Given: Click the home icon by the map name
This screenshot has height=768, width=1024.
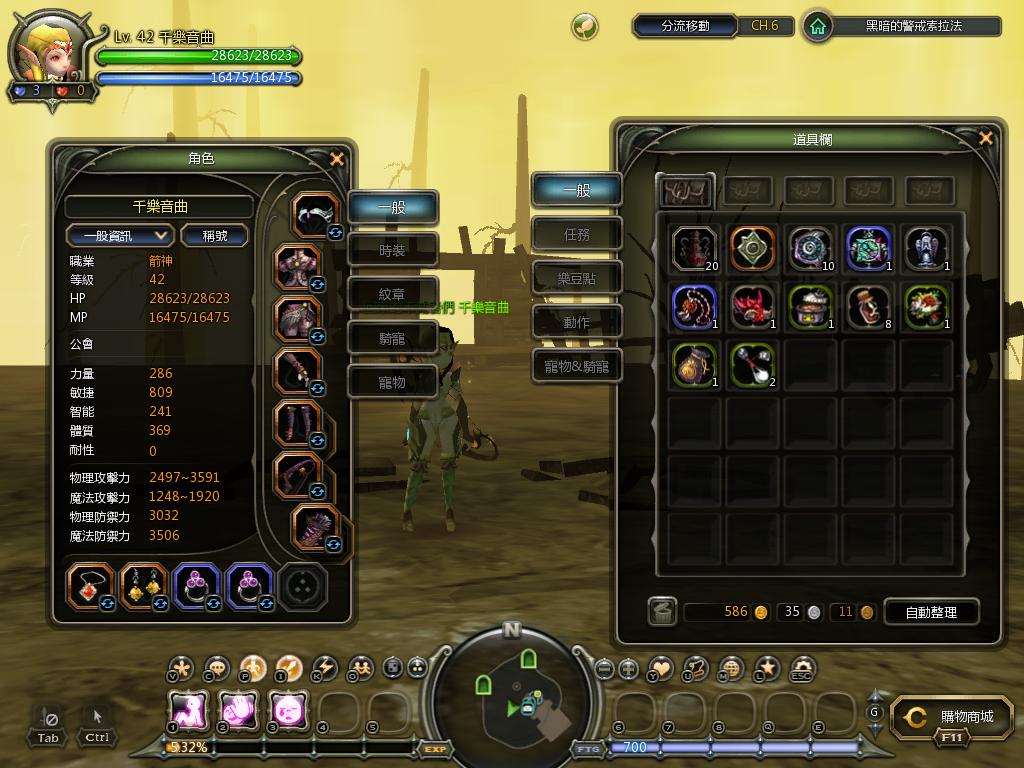Looking at the screenshot, I should tap(818, 26).
